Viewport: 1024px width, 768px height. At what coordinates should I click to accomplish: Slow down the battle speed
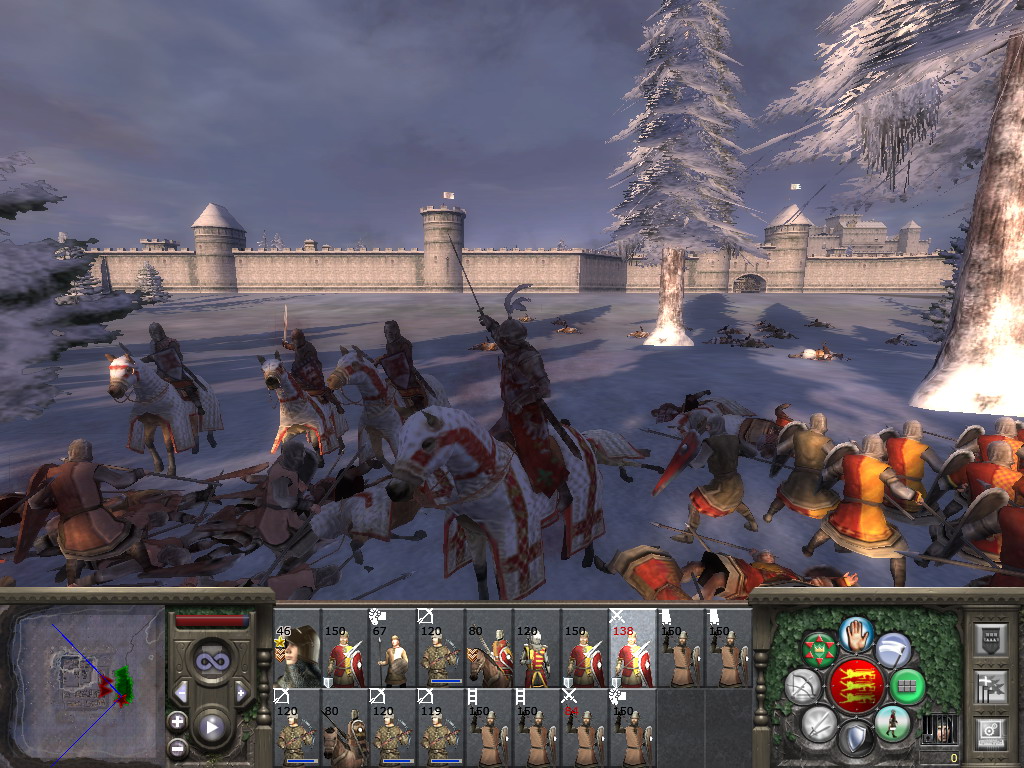point(181,692)
